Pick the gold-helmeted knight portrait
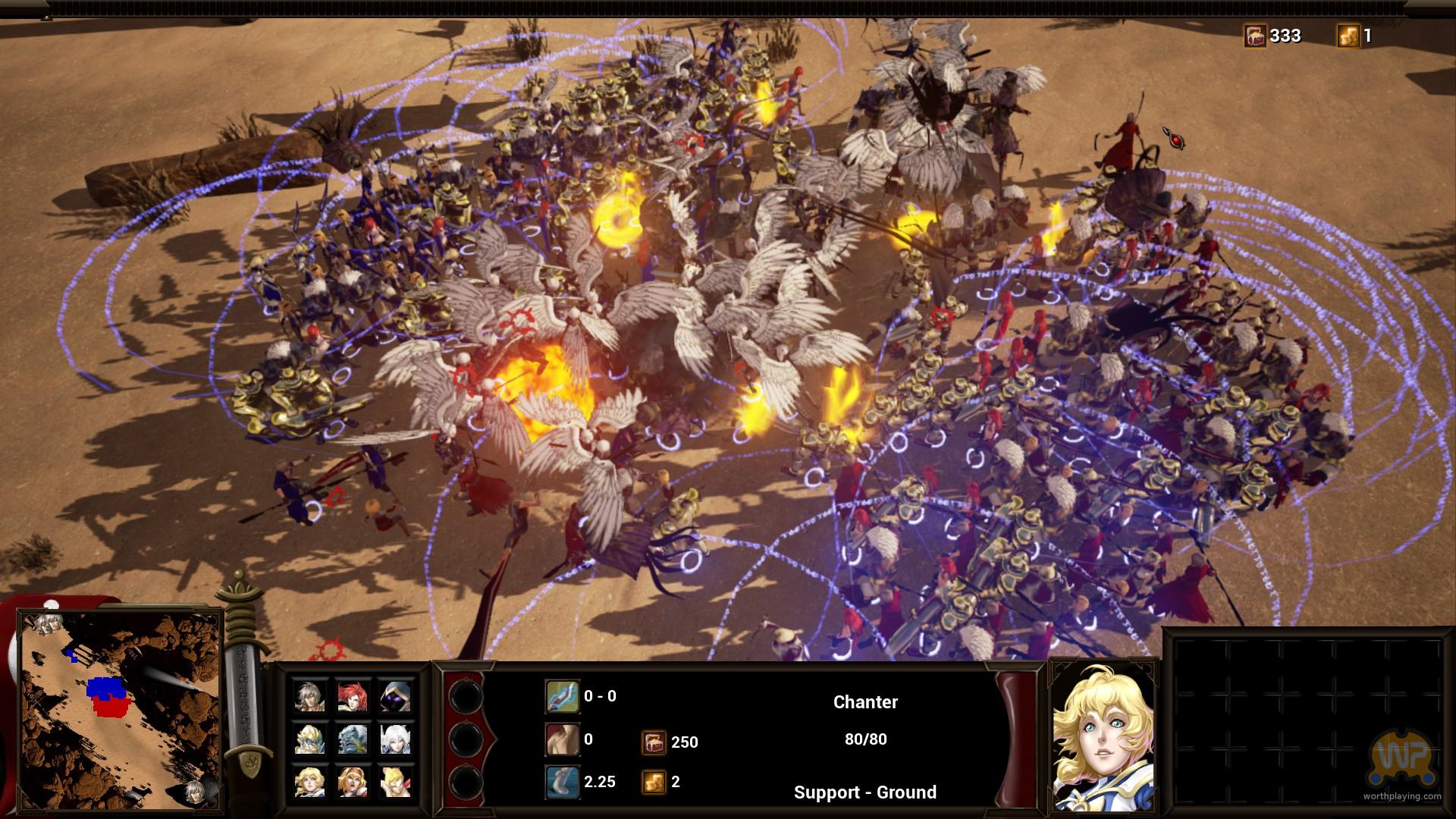 click(x=310, y=739)
